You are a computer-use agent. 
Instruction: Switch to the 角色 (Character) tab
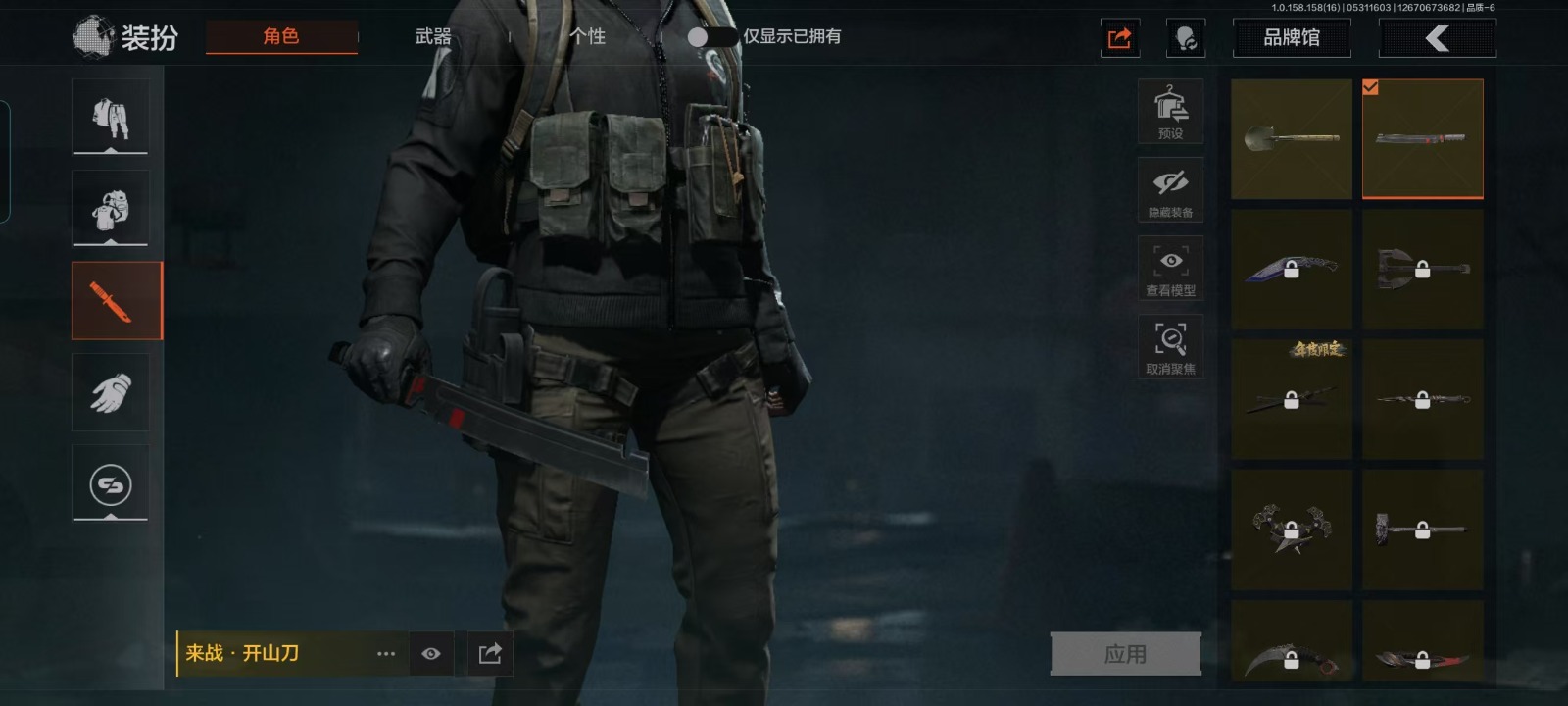(x=281, y=37)
